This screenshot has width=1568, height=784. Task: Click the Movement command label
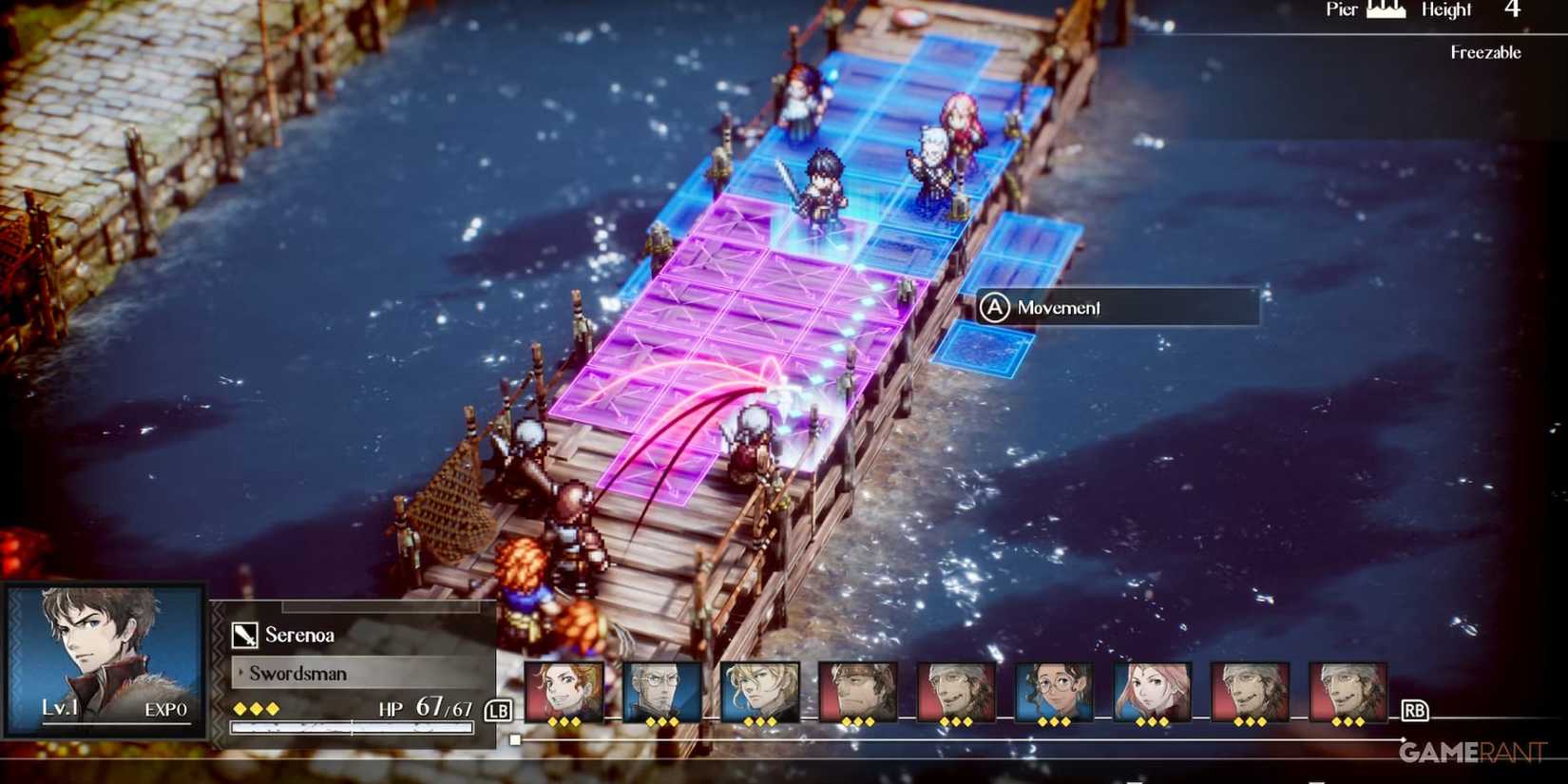[1057, 308]
